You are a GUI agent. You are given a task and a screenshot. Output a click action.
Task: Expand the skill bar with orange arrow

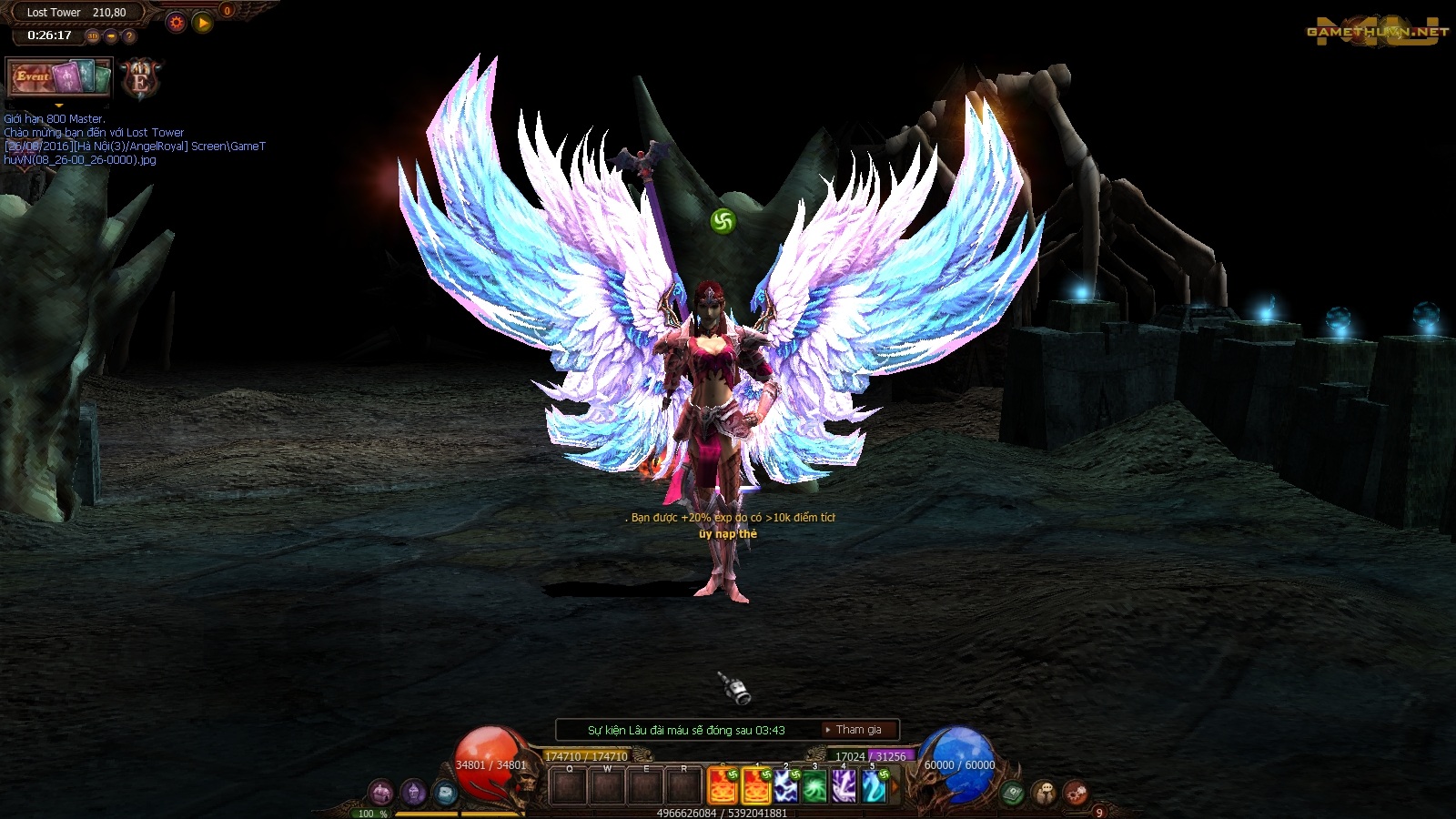pos(895,787)
